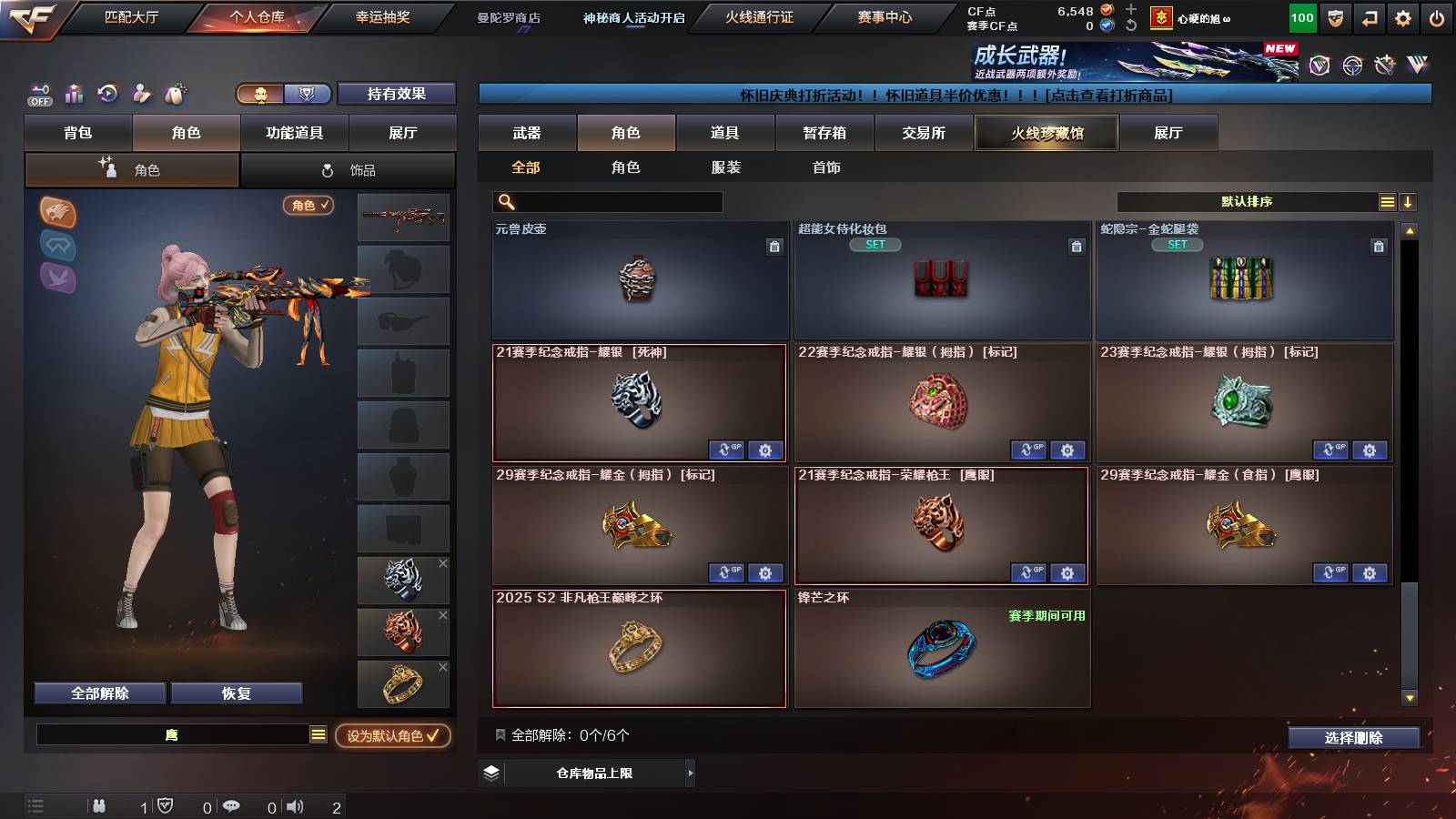Toggle the OFF key switch in the top-left toolbar
The width and height of the screenshot is (1456, 819).
[39, 96]
